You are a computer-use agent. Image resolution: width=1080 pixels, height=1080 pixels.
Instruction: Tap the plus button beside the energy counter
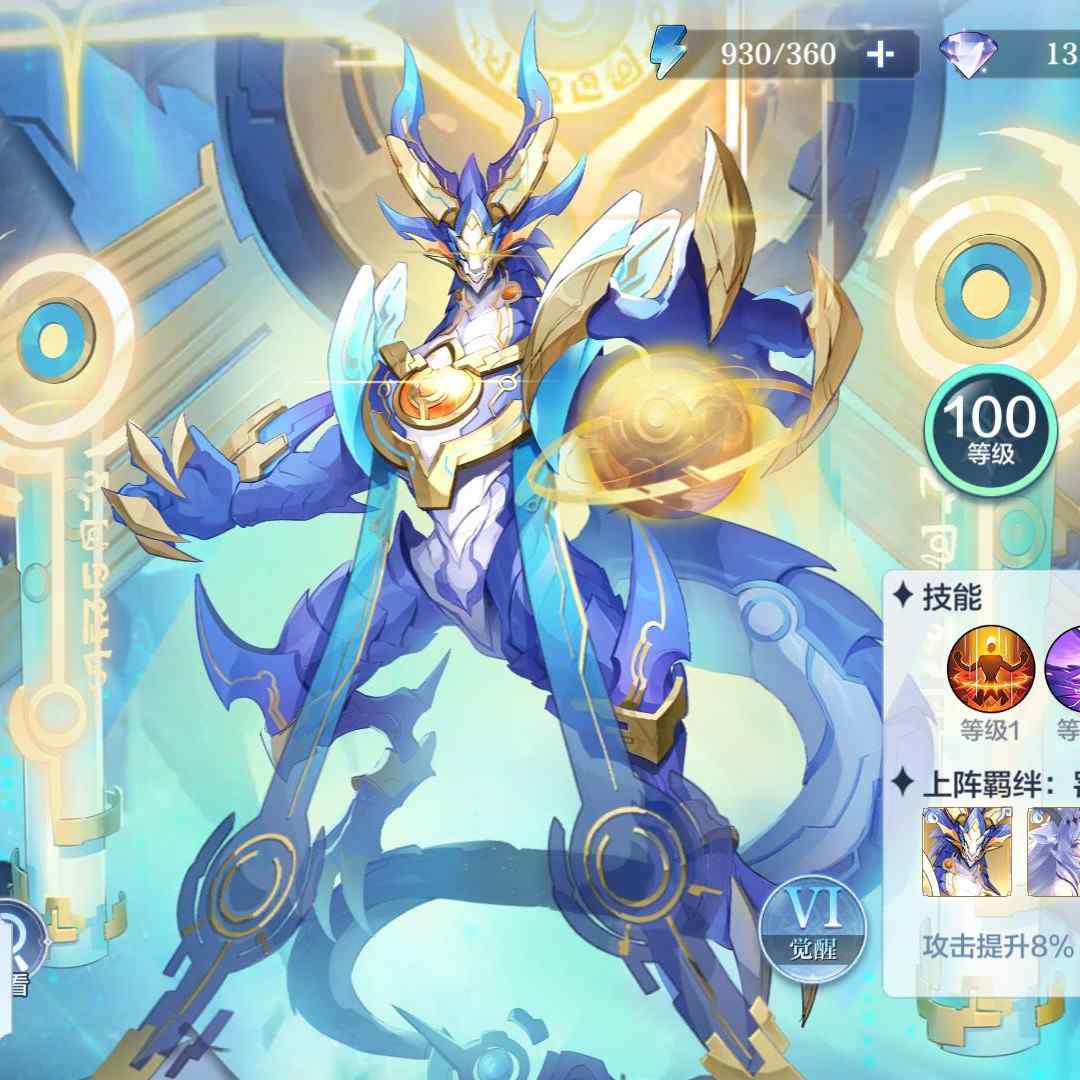tap(880, 54)
